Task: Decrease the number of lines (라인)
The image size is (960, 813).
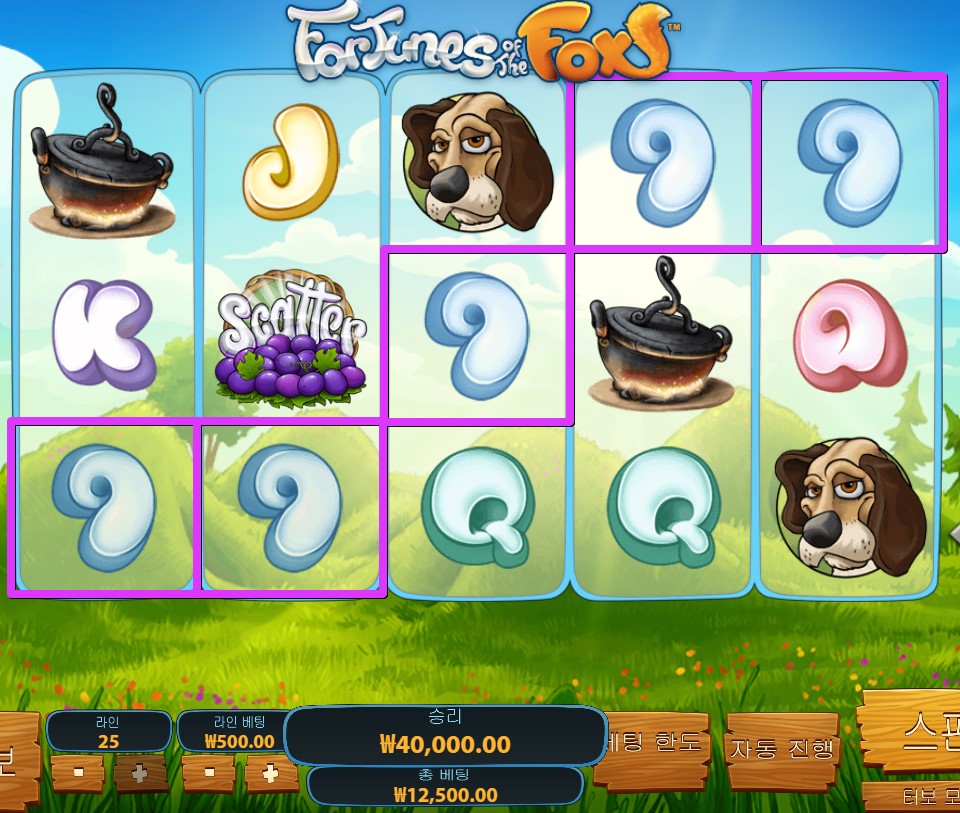Action: pyautogui.click(x=78, y=772)
